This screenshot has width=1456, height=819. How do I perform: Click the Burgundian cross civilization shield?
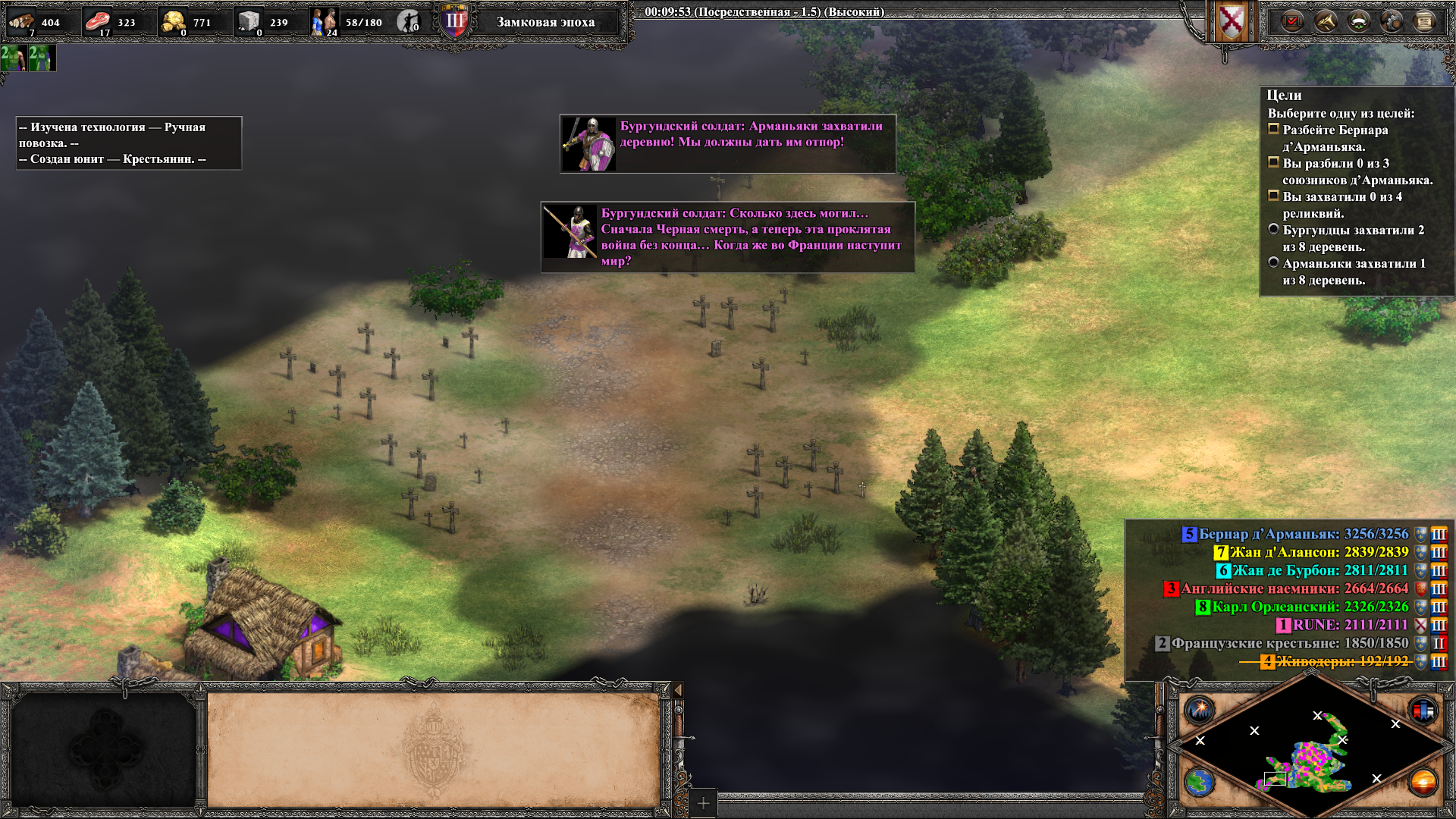click(1232, 22)
